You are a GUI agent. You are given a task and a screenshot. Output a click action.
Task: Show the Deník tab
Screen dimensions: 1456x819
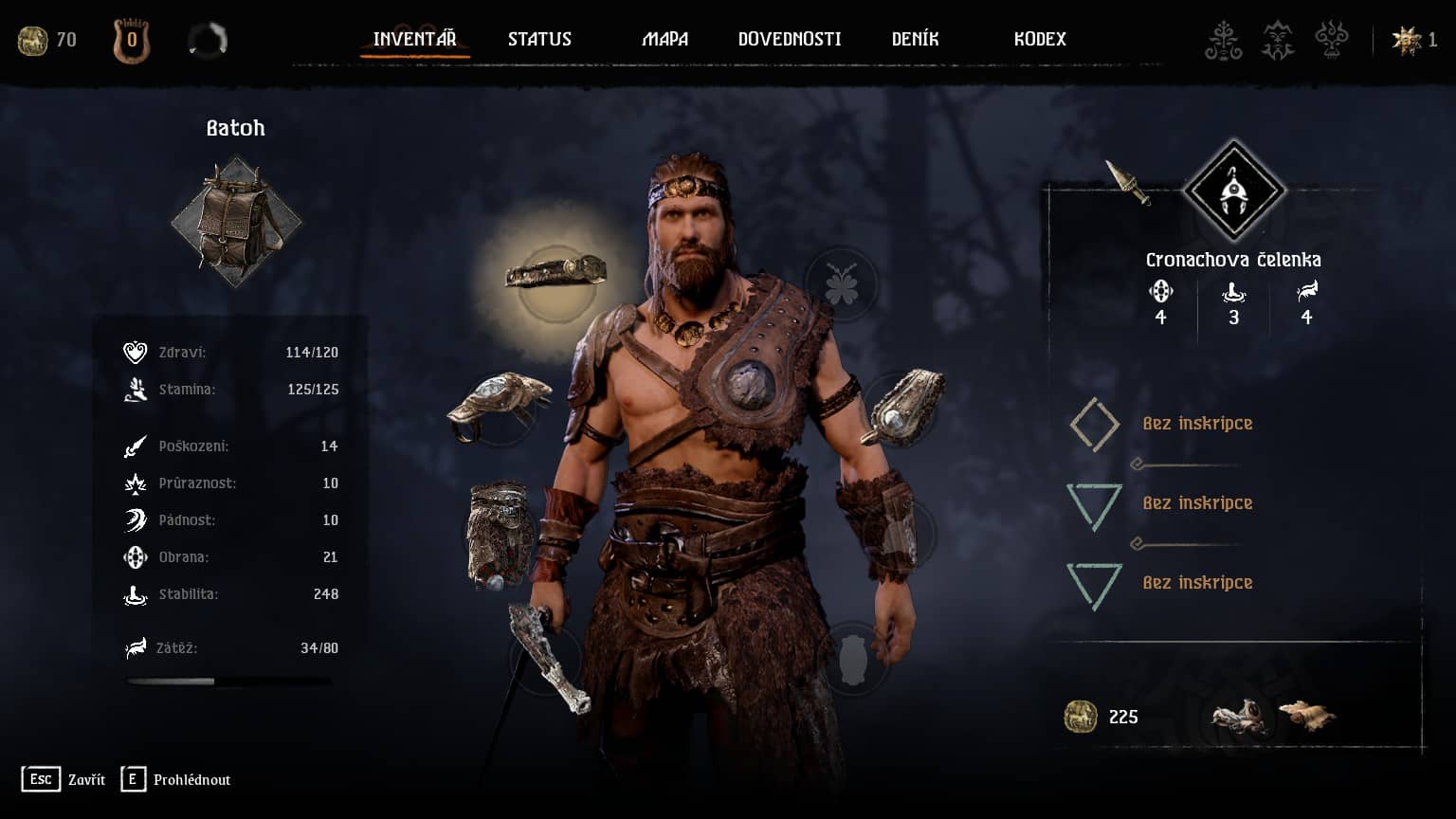coord(915,39)
